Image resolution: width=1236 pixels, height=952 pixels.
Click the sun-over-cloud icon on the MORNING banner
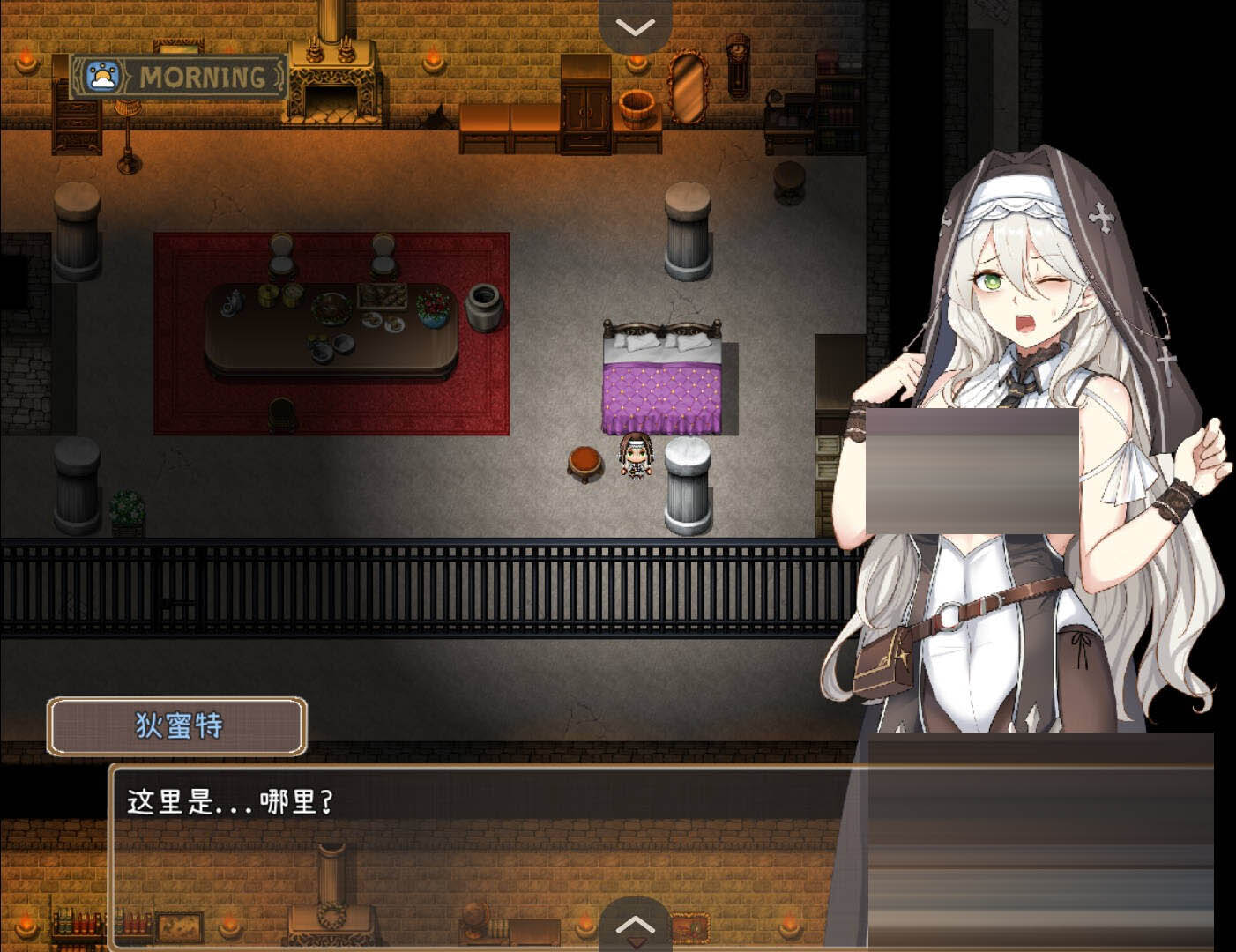point(105,76)
